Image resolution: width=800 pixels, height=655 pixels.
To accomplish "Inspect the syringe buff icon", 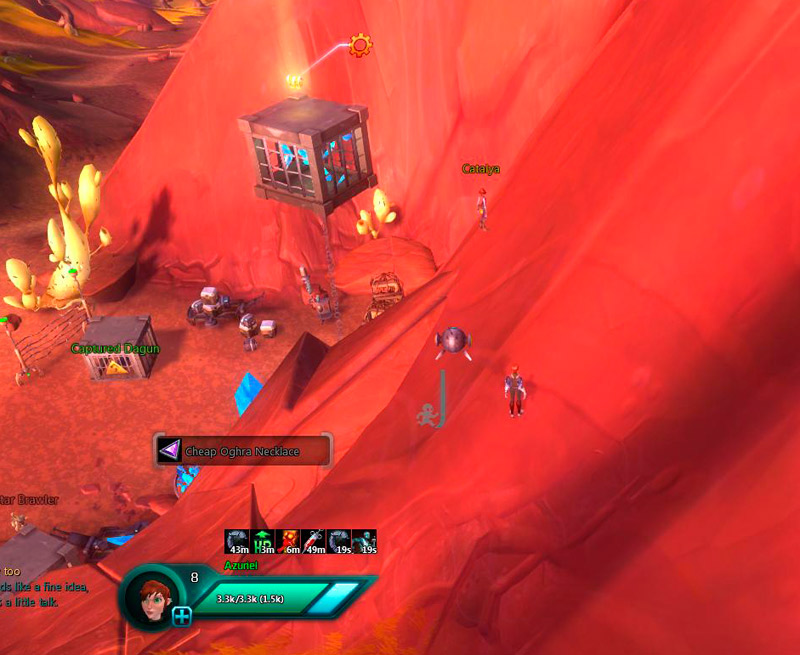I will 314,542.
